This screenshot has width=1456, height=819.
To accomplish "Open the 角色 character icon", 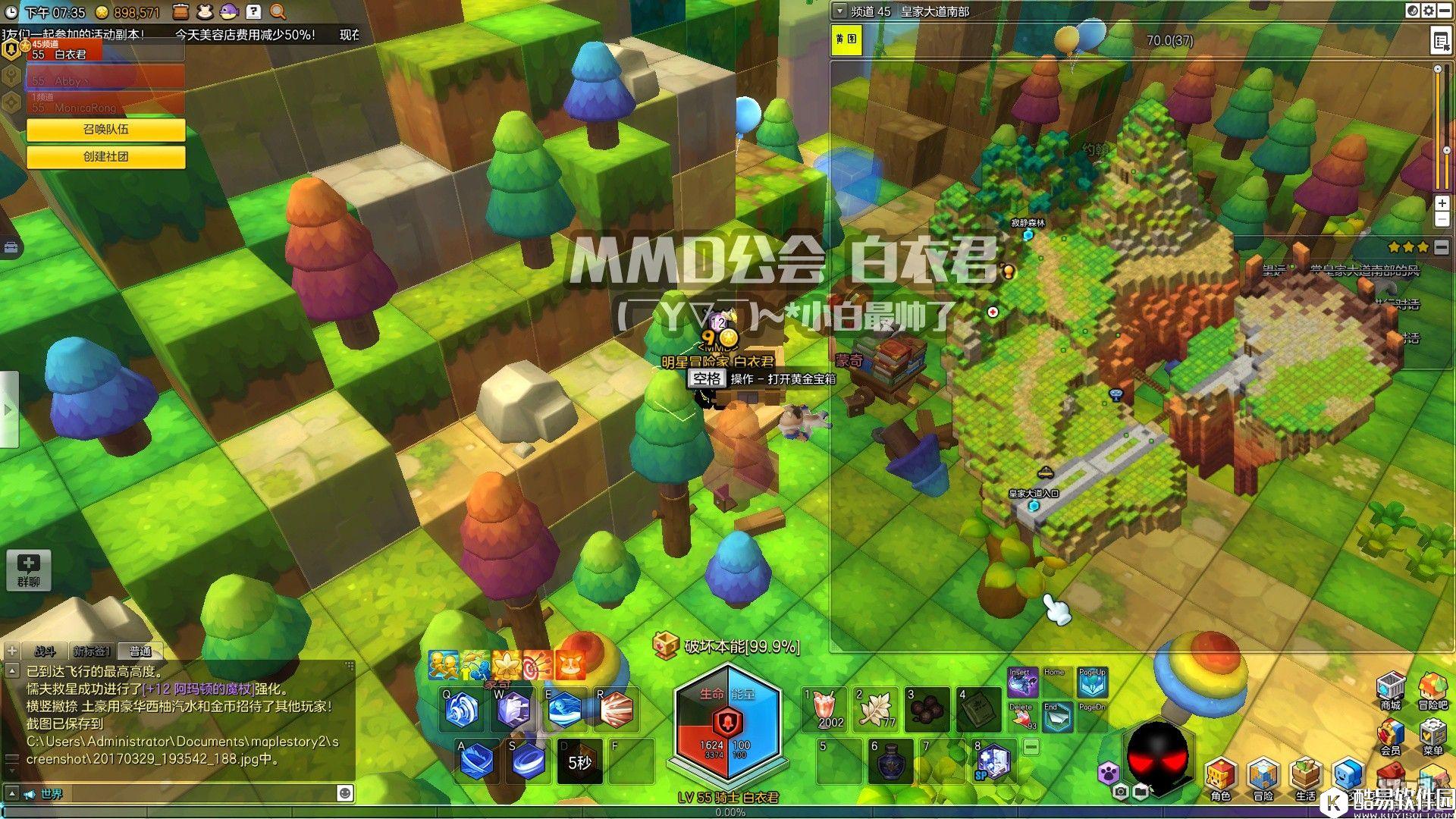I will click(x=1220, y=779).
